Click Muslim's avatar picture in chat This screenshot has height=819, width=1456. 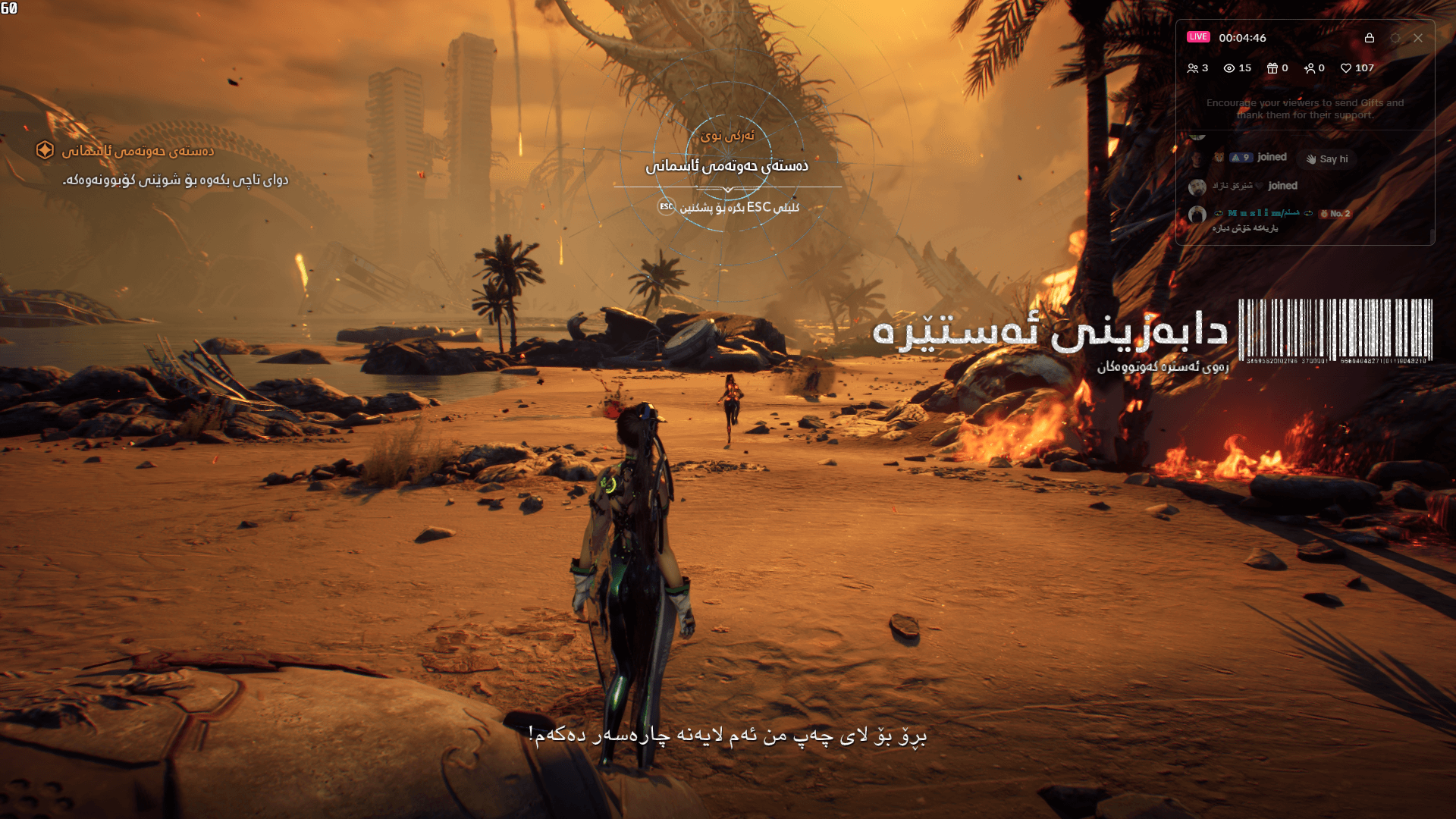tap(1197, 214)
